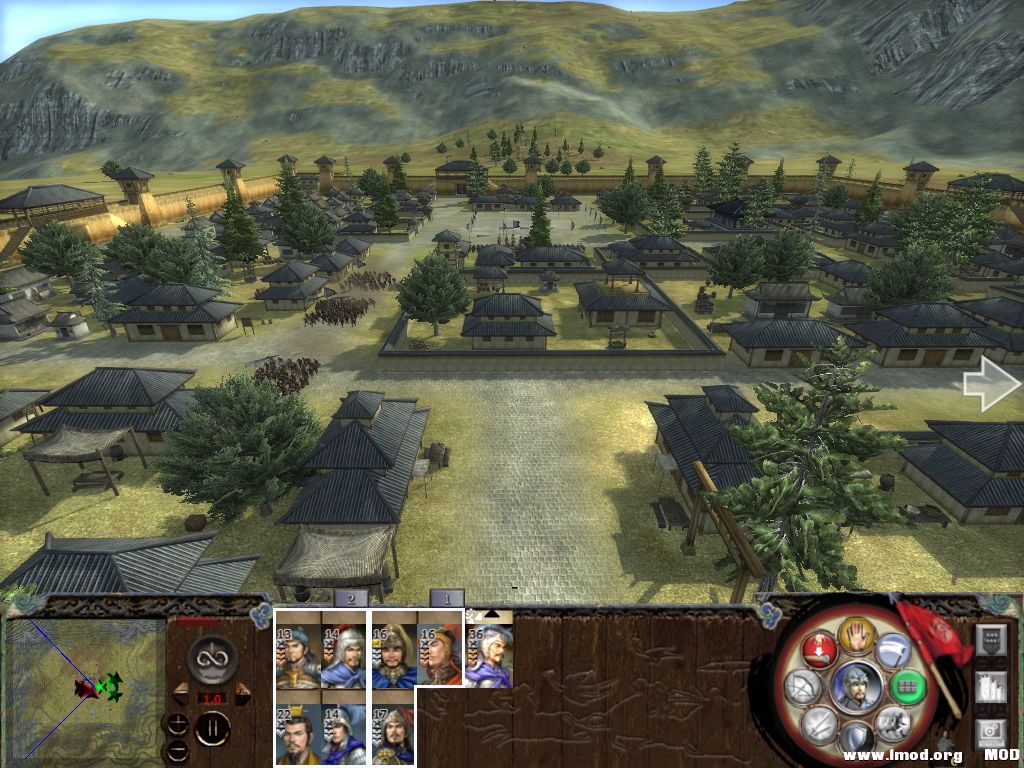Select the crowned general unit card numbered 22

point(297,734)
